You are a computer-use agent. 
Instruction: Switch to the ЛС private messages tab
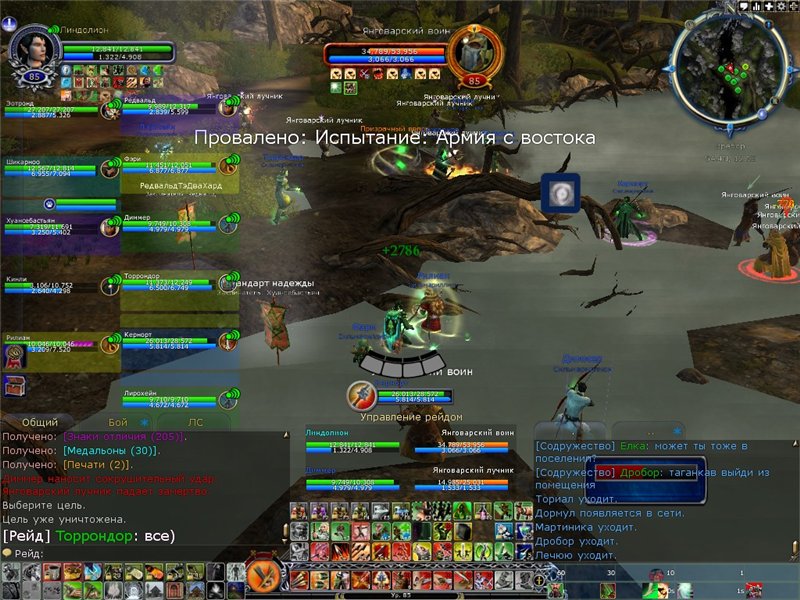point(196,423)
